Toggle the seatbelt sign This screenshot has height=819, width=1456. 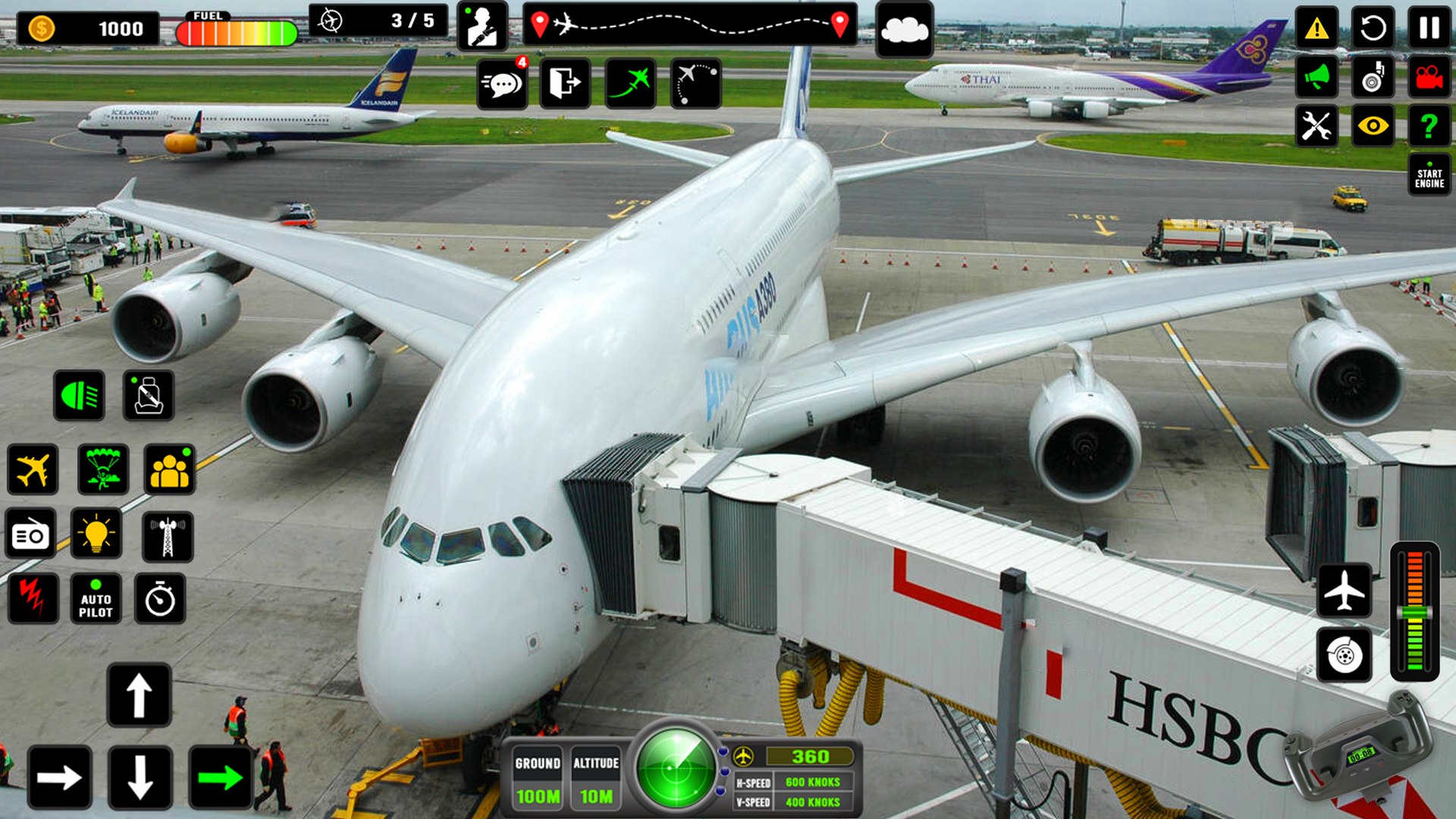pos(148,395)
